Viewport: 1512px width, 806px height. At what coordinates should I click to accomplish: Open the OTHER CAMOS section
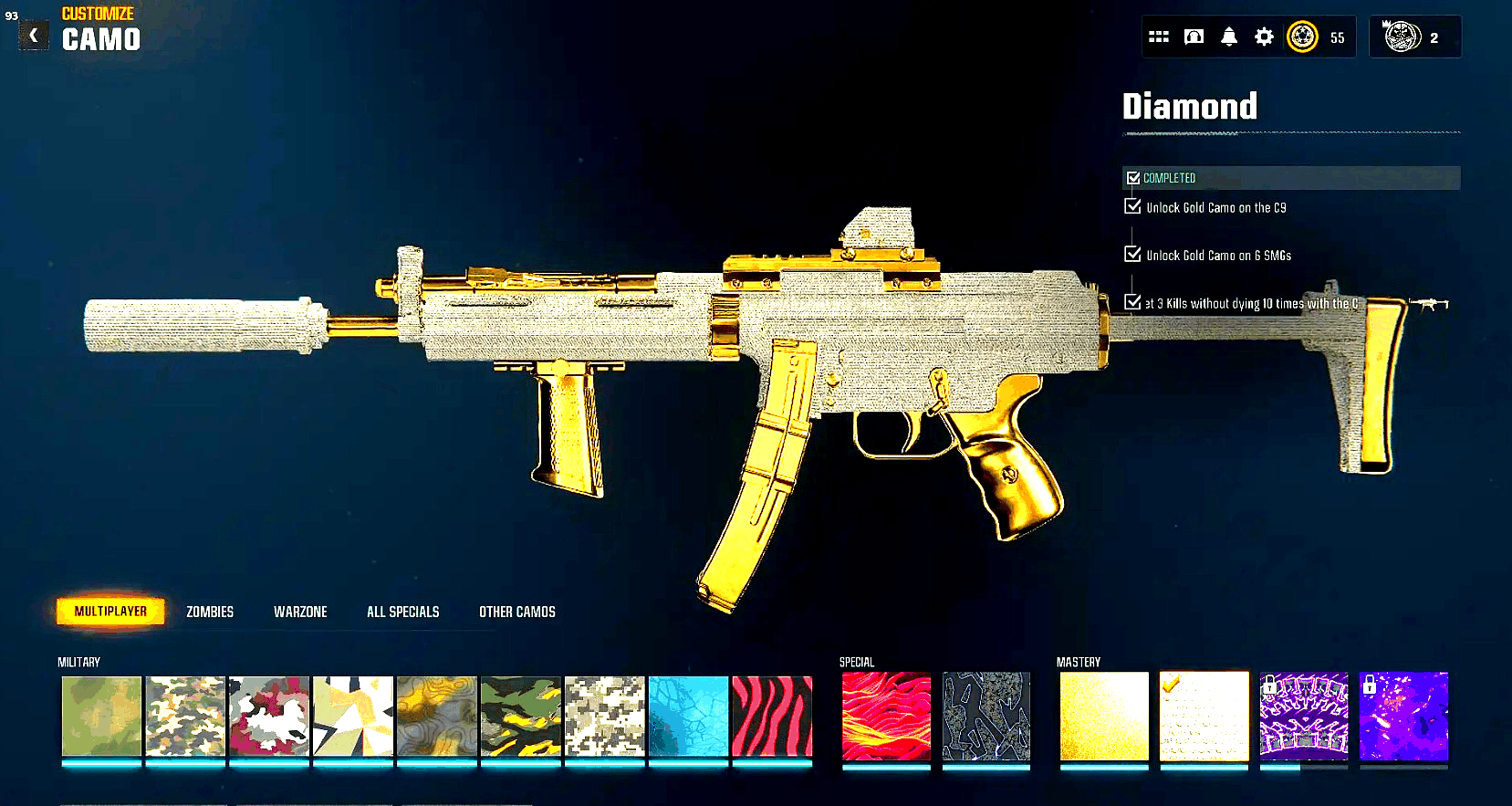tap(516, 611)
